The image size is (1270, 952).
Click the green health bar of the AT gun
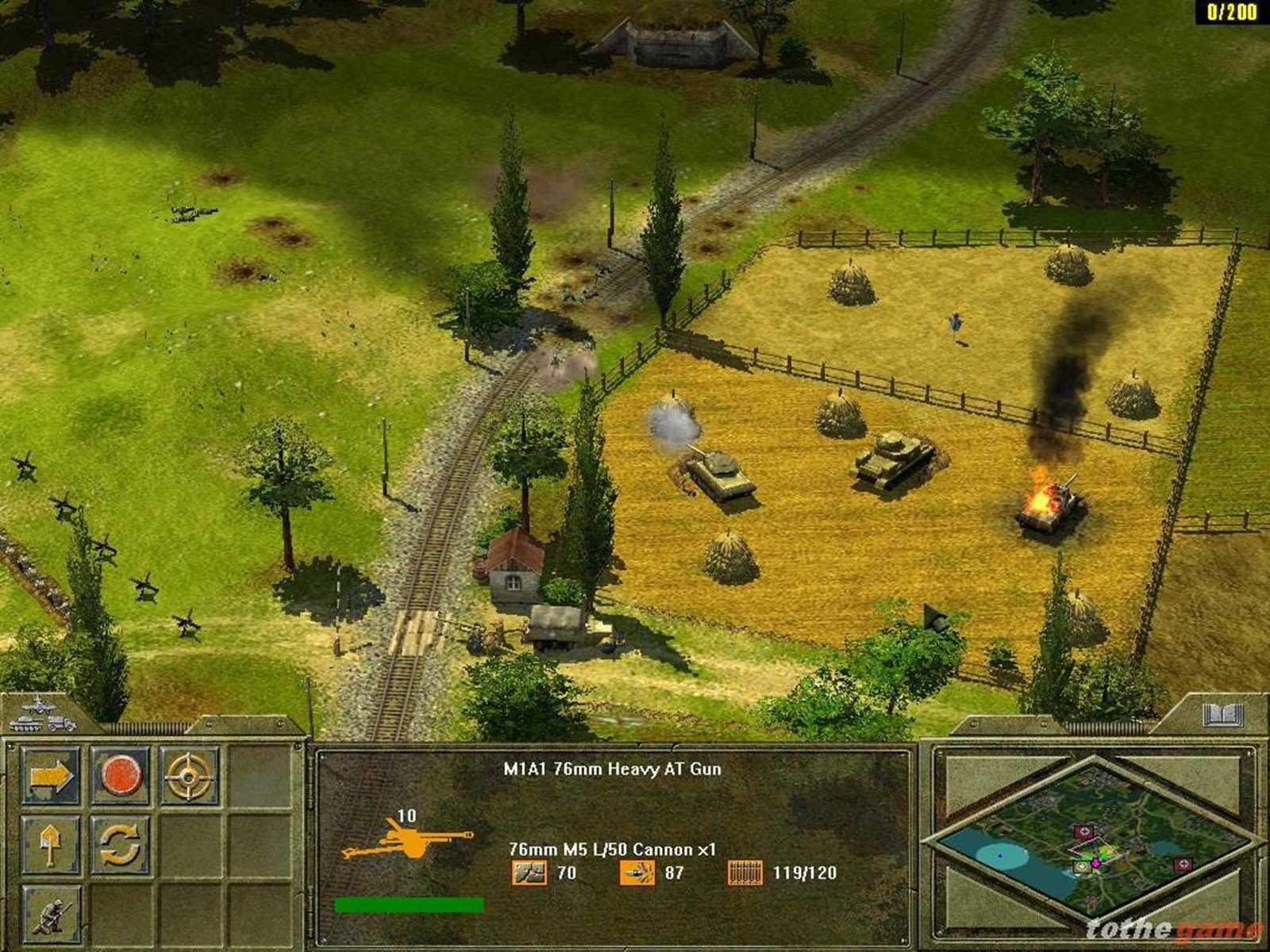click(x=411, y=903)
